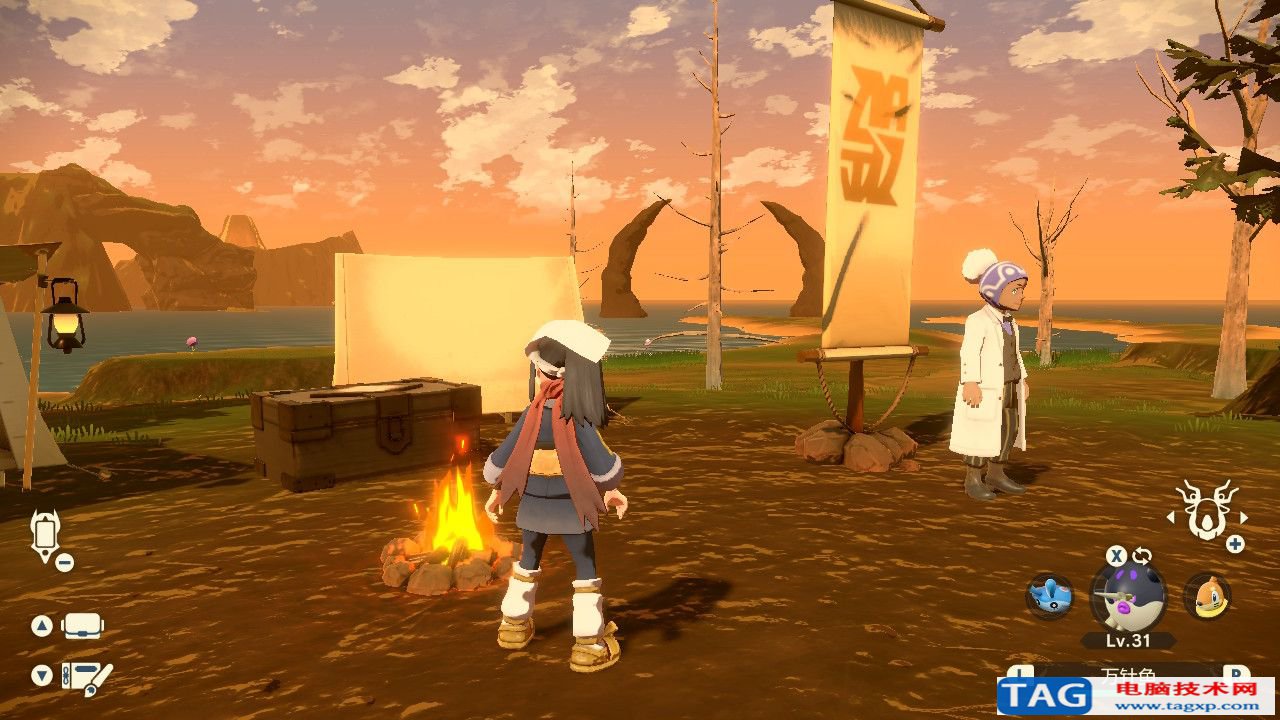This screenshot has width=1280, height=720.
Task: Switch ride with the arrow right of Wyrdeer
Action: click(x=1244, y=518)
